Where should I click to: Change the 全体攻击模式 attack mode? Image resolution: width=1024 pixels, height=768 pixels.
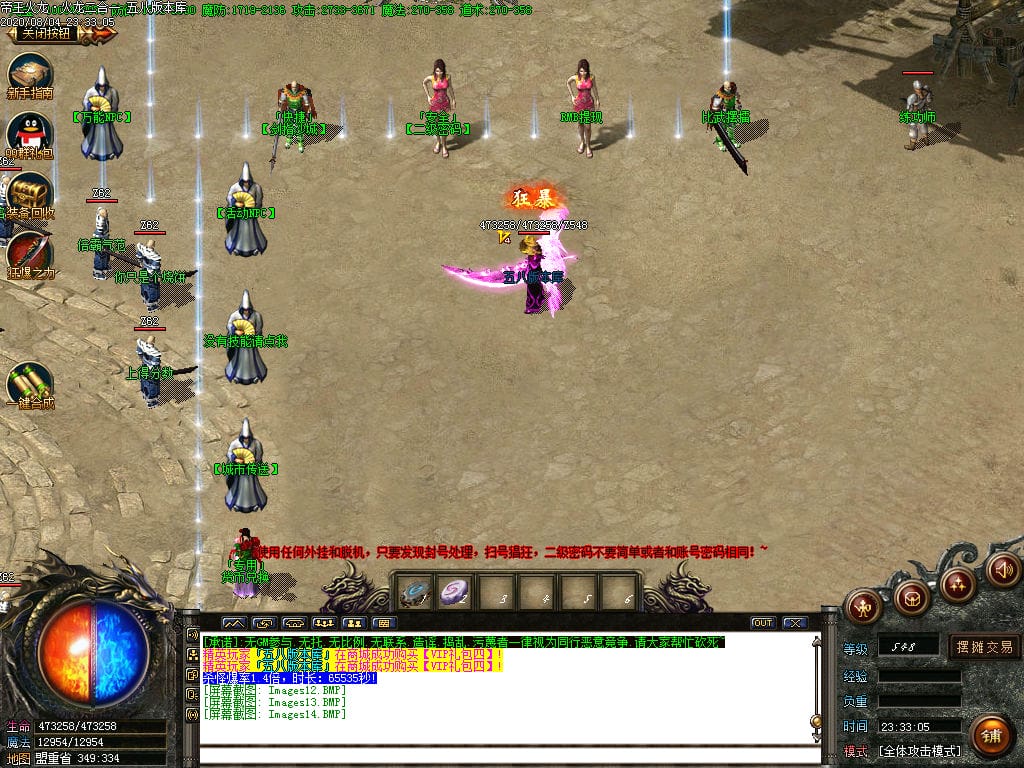point(919,751)
